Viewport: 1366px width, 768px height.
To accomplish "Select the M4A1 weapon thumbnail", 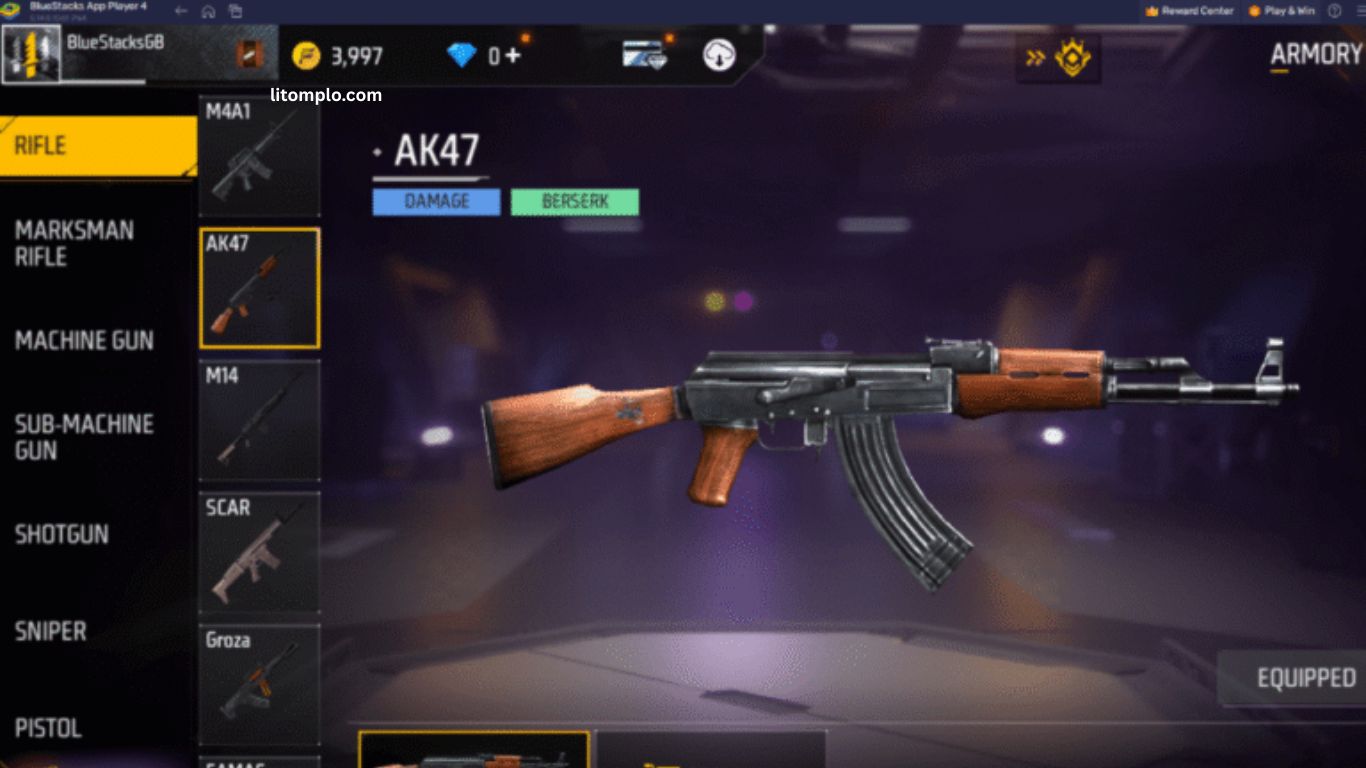I will (259, 155).
